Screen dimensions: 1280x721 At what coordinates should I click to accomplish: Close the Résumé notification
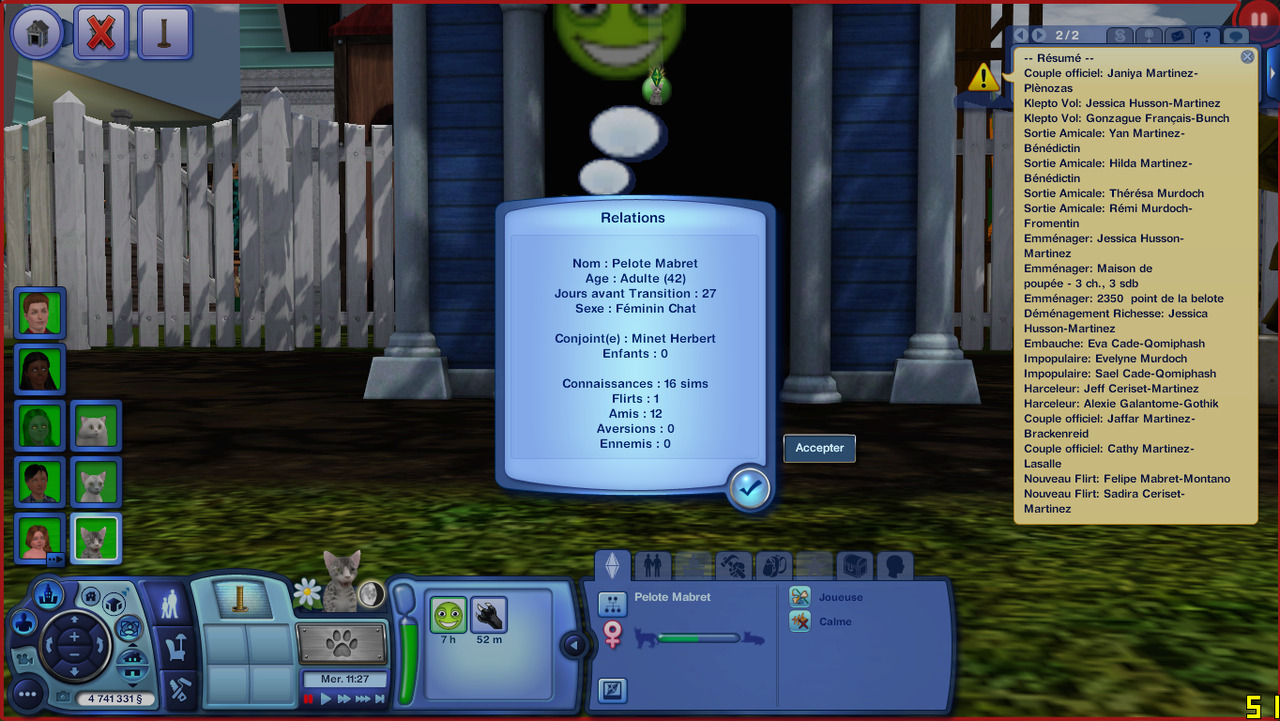[x=1247, y=57]
